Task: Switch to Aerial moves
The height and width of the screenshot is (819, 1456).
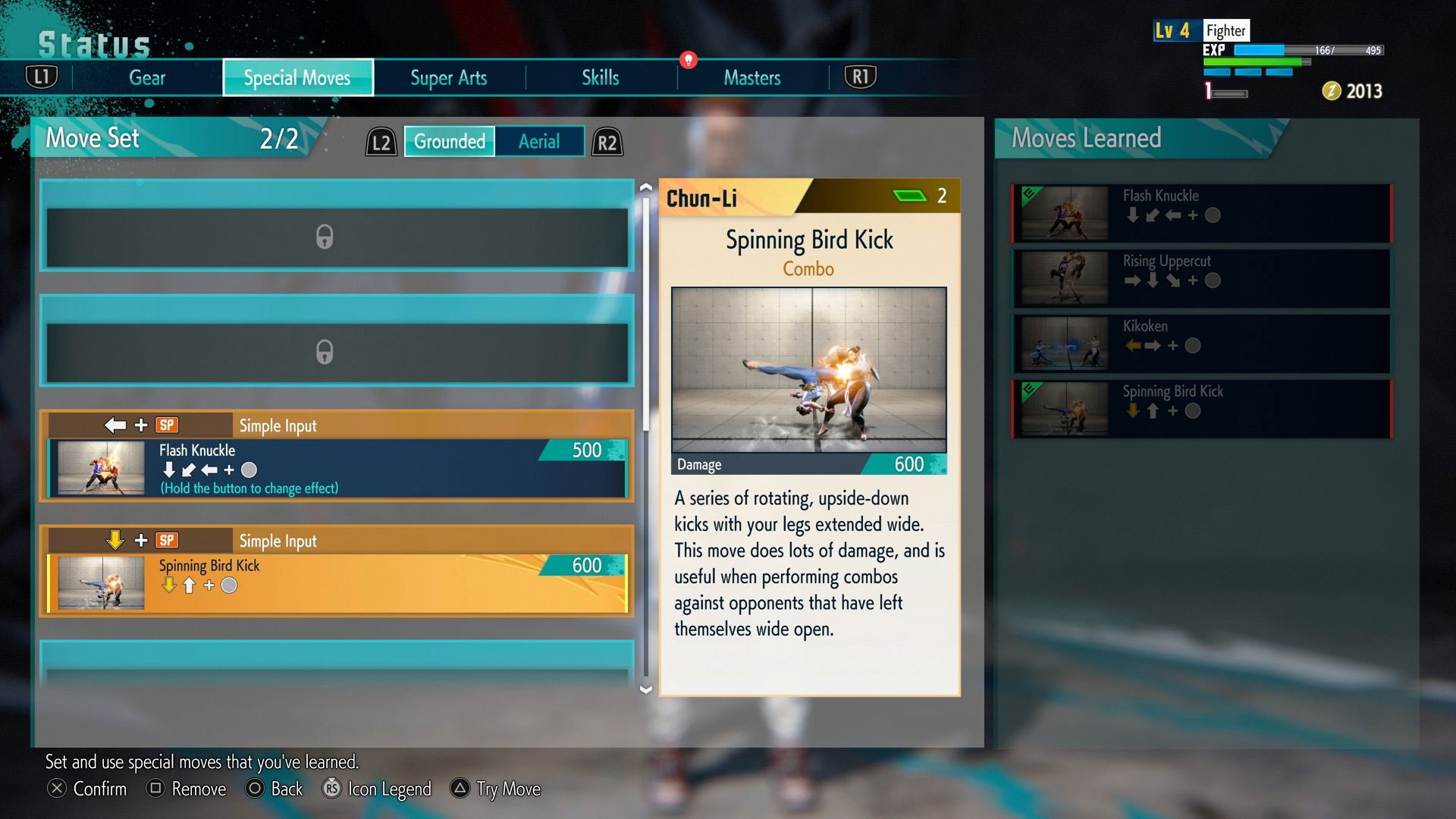Action: [538, 142]
